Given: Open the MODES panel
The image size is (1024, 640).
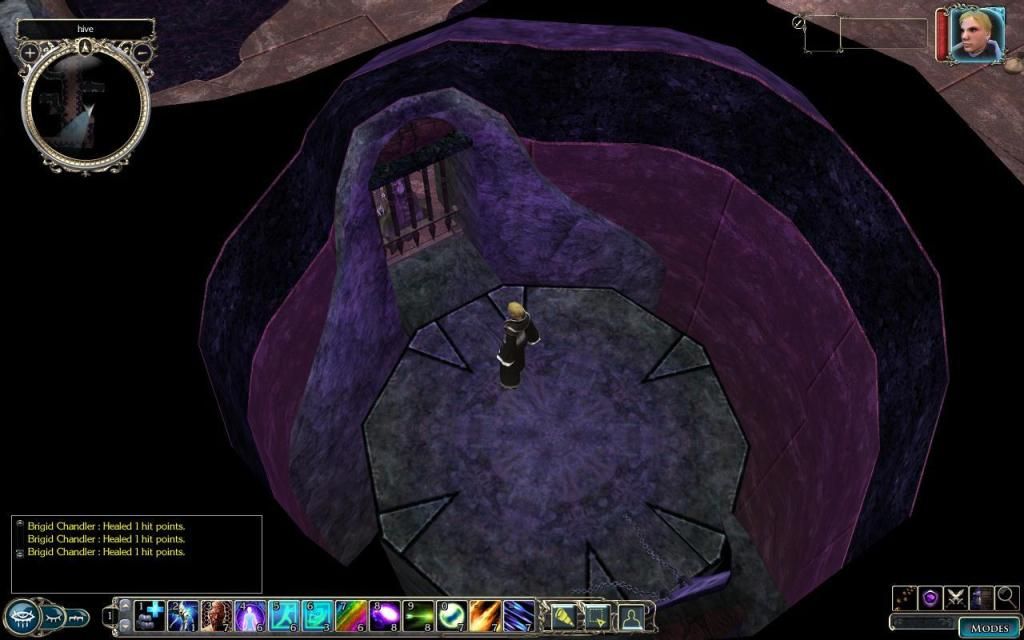Looking at the screenshot, I should pos(990,628).
